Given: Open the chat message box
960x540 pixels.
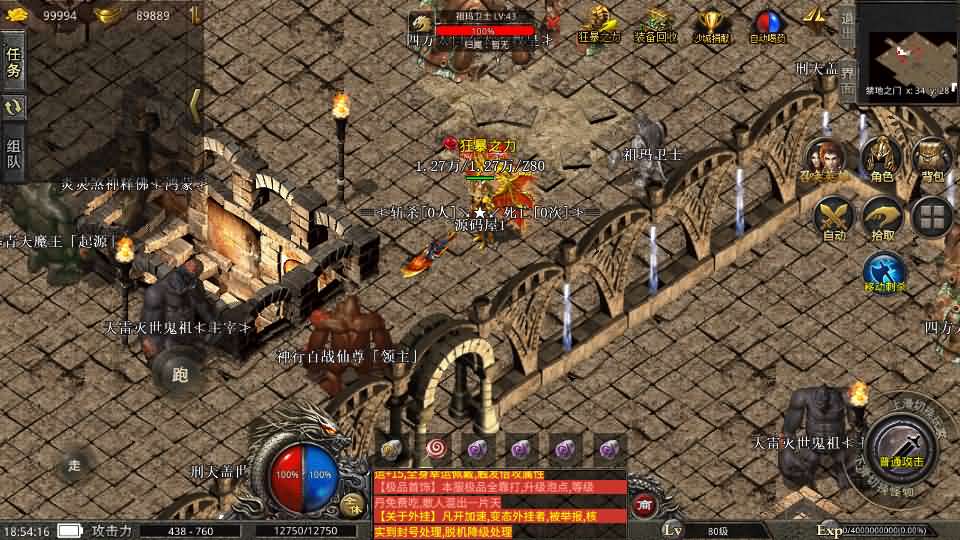Looking at the screenshot, I should click(x=498, y=503).
